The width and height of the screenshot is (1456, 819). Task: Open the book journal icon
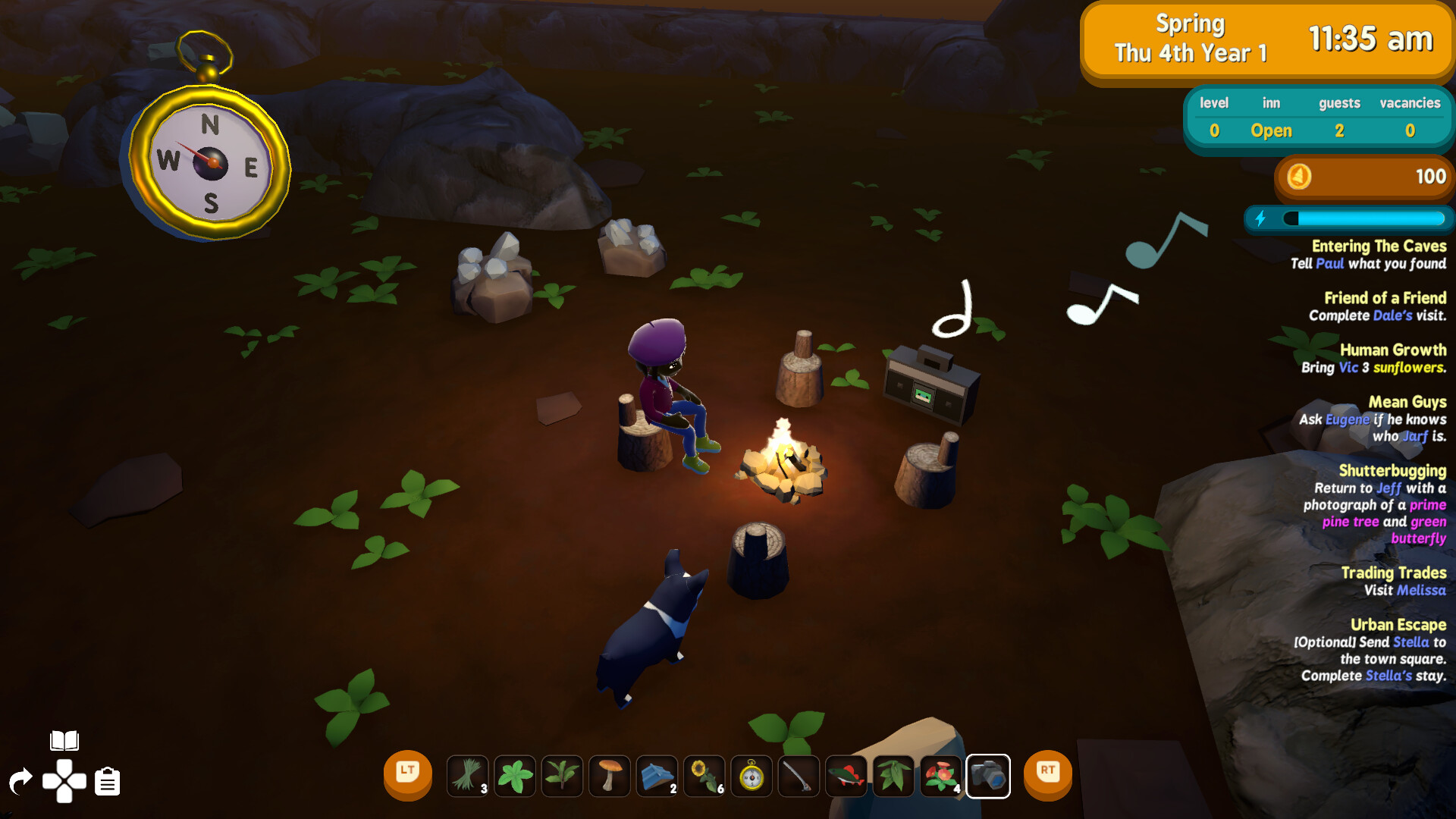point(64,739)
